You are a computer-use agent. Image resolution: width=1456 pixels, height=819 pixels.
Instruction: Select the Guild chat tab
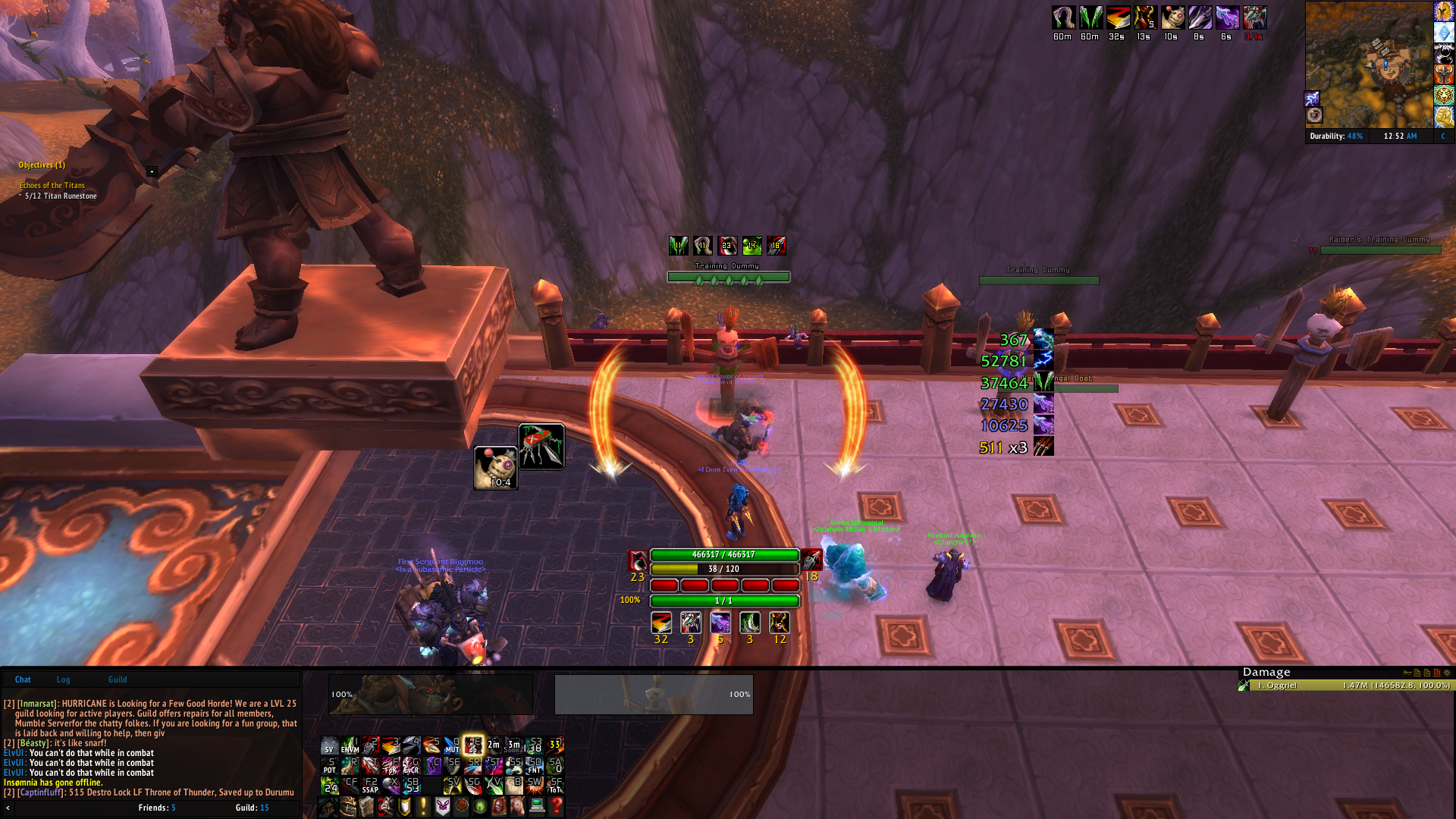tap(118, 679)
